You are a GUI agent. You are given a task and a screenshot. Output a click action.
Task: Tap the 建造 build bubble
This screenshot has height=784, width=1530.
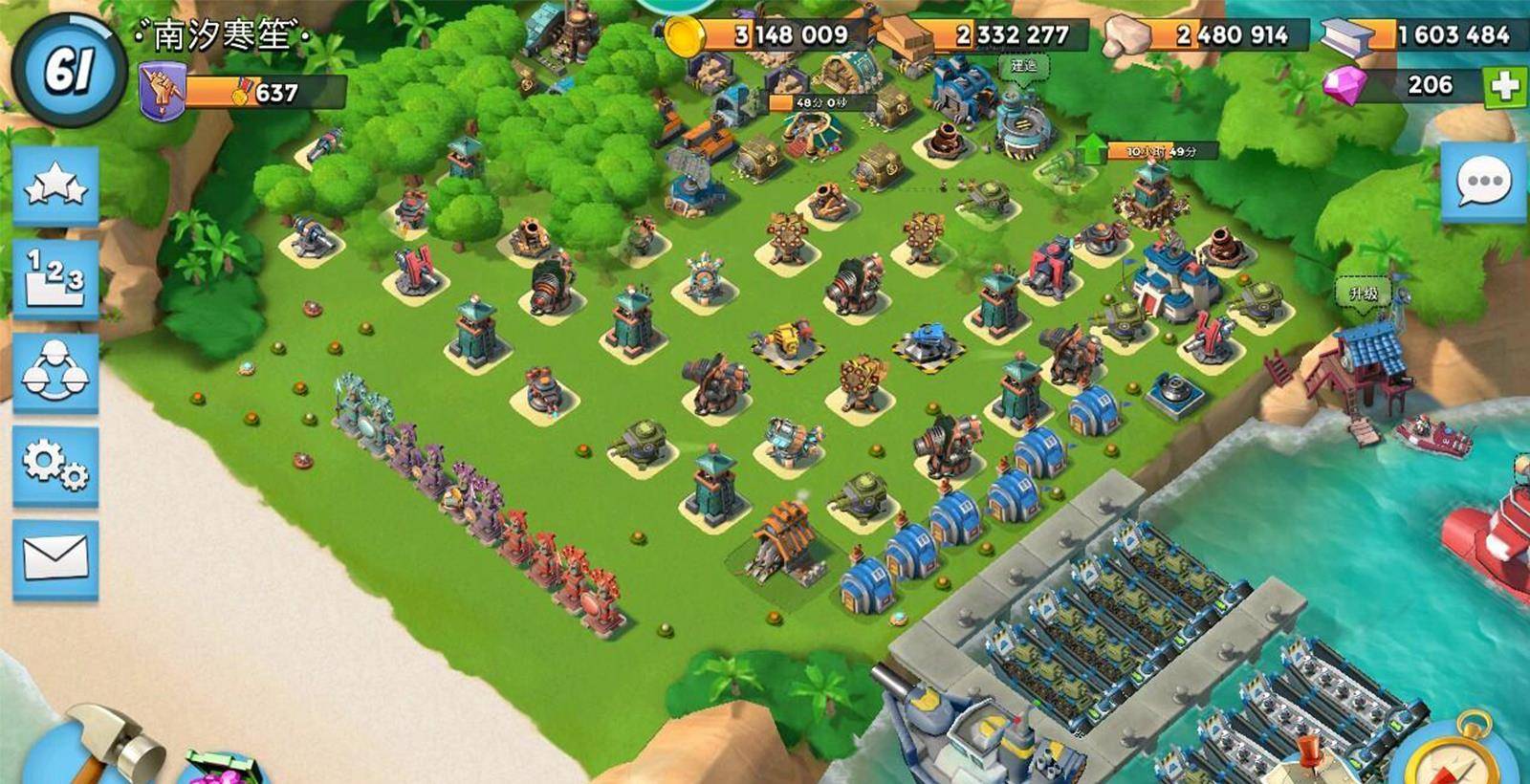[x=1023, y=67]
